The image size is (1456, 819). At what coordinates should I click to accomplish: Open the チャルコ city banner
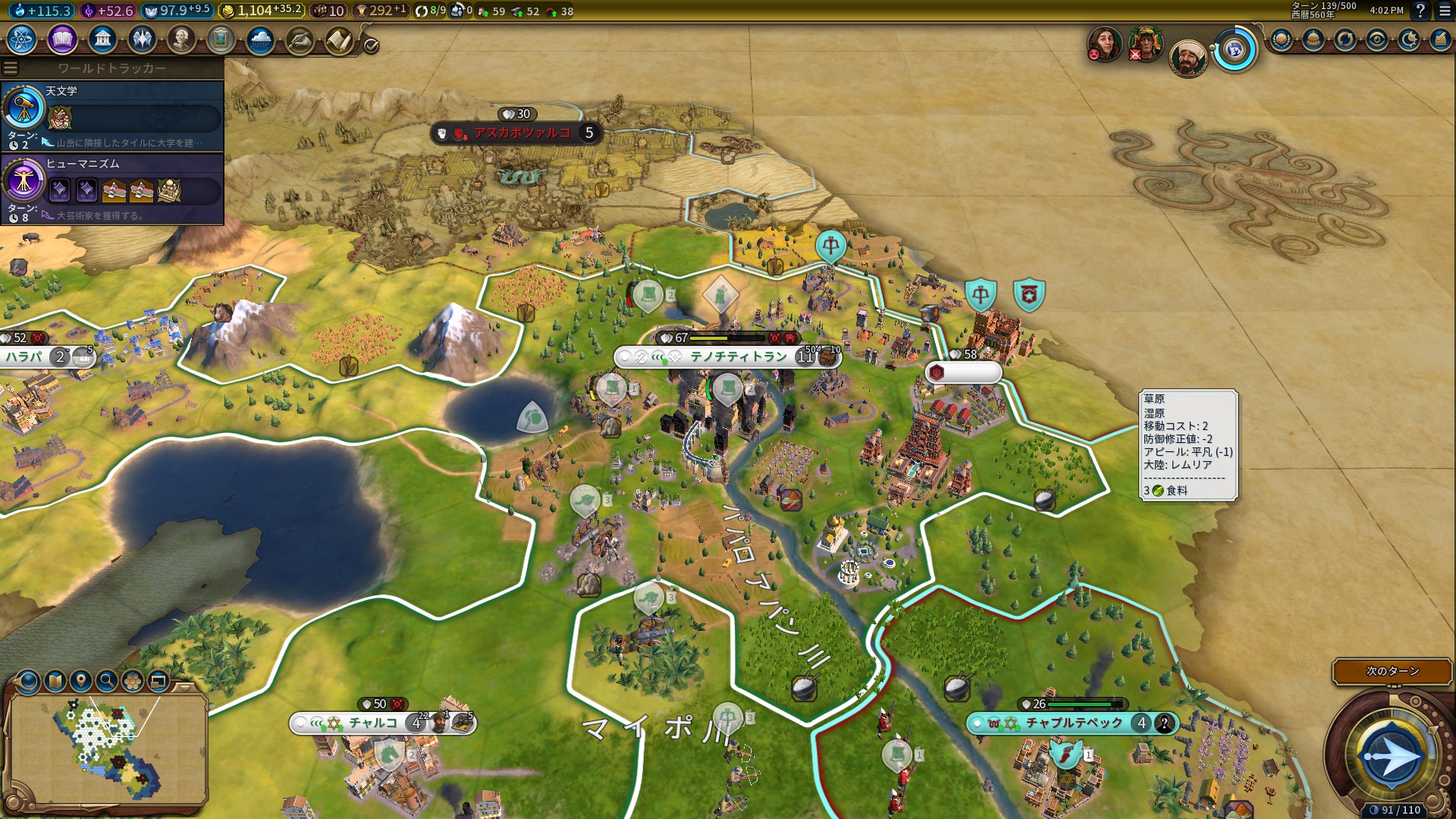point(372,723)
